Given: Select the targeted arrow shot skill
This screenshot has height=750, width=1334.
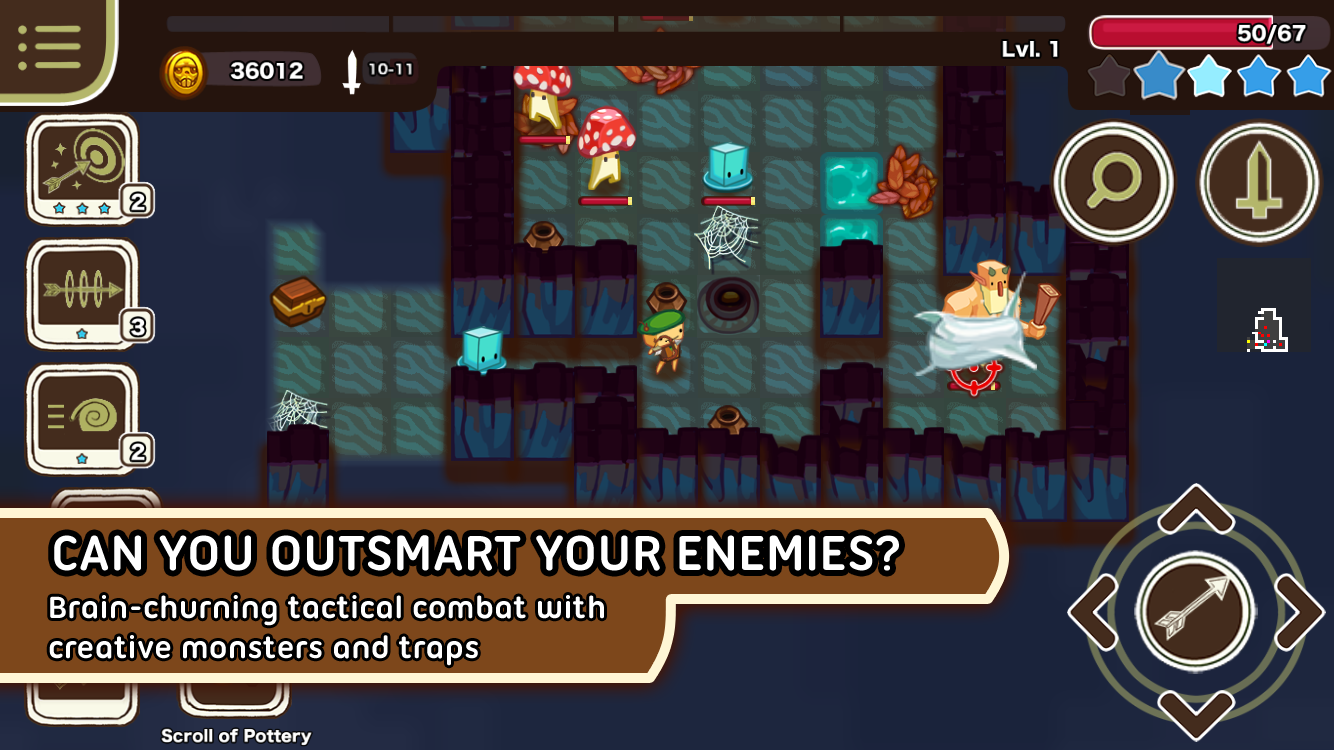Looking at the screenshot, I should coord(88,165).
